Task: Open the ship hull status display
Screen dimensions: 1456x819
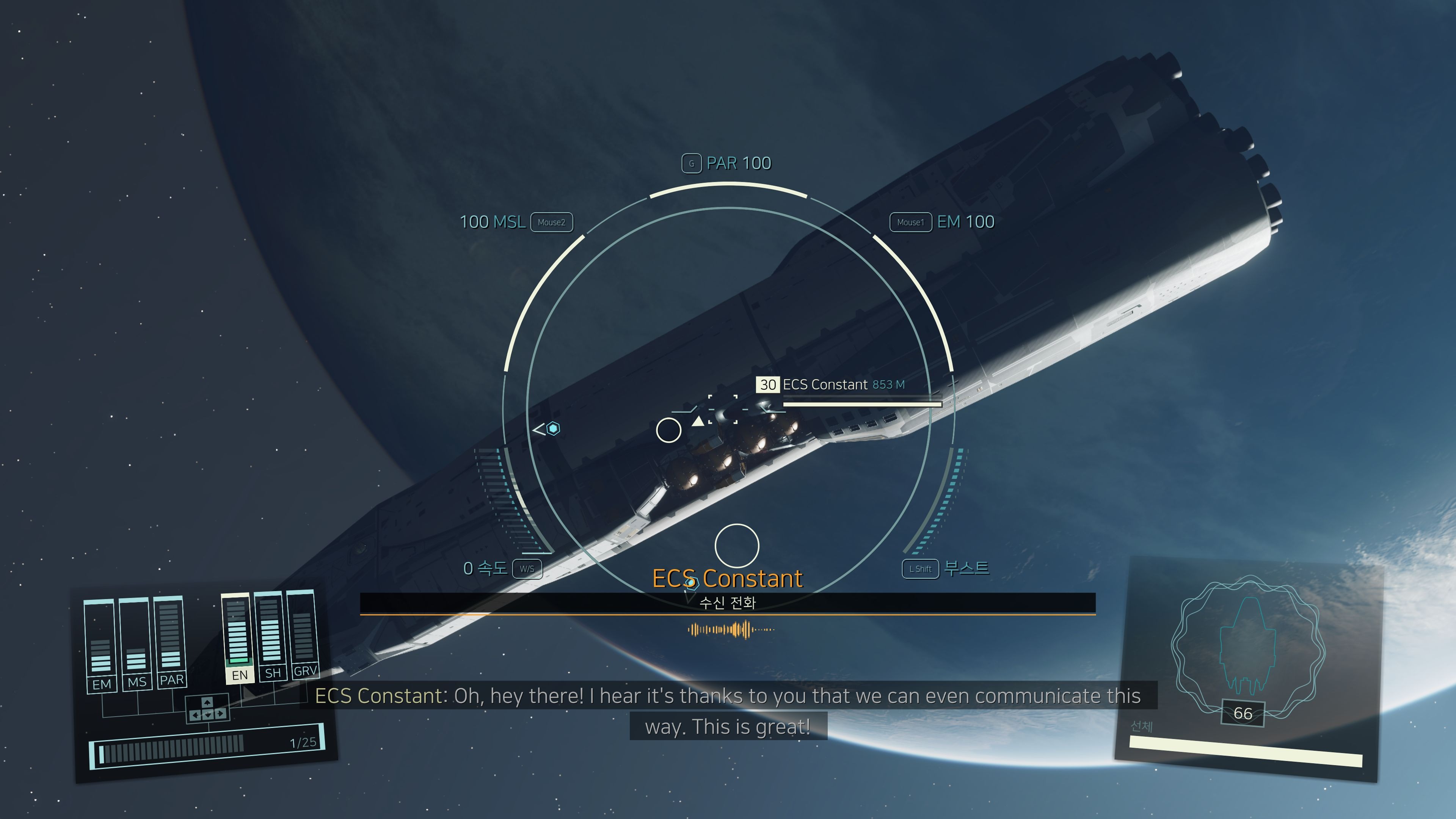Action: (1248, 667)
